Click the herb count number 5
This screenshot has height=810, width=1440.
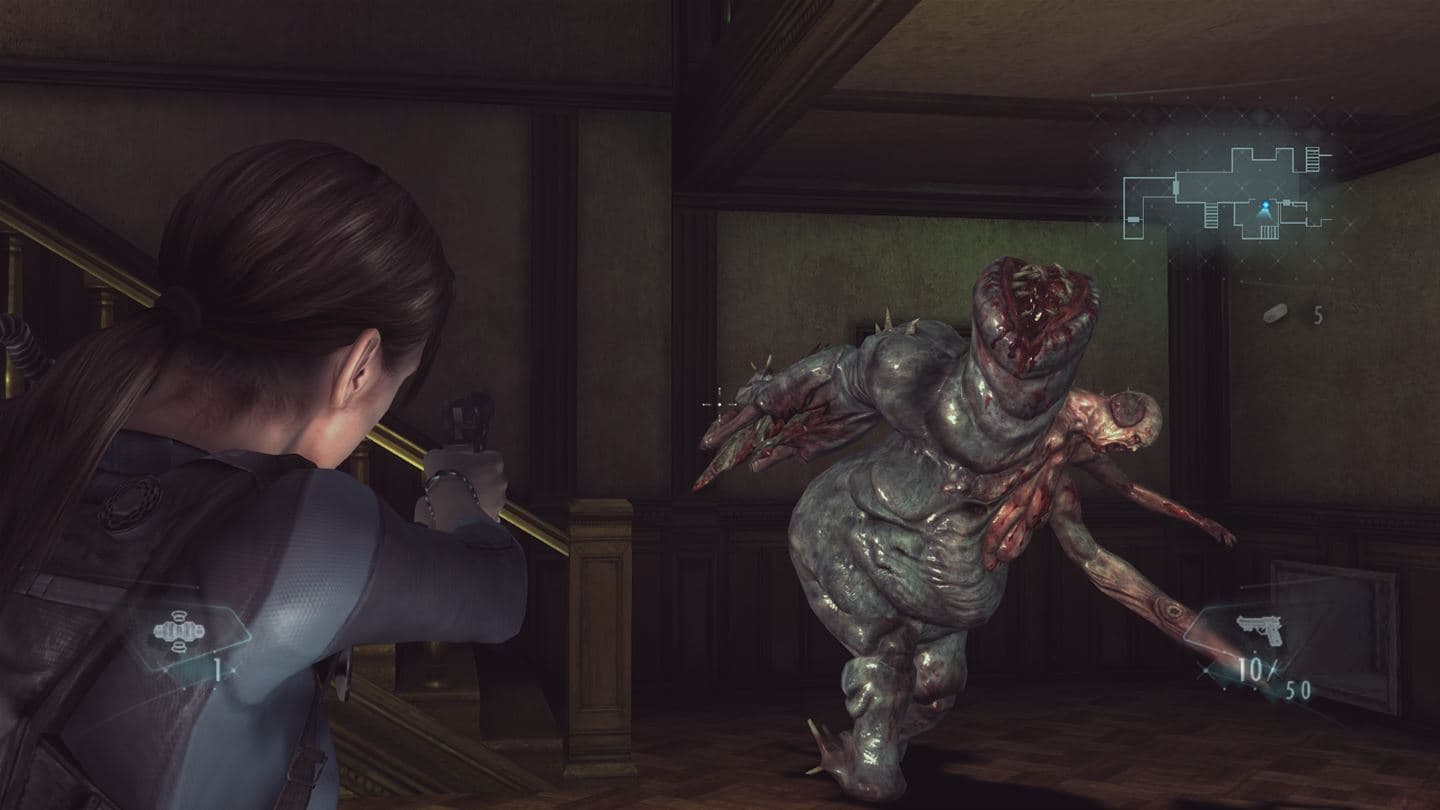click(1317, 315)
